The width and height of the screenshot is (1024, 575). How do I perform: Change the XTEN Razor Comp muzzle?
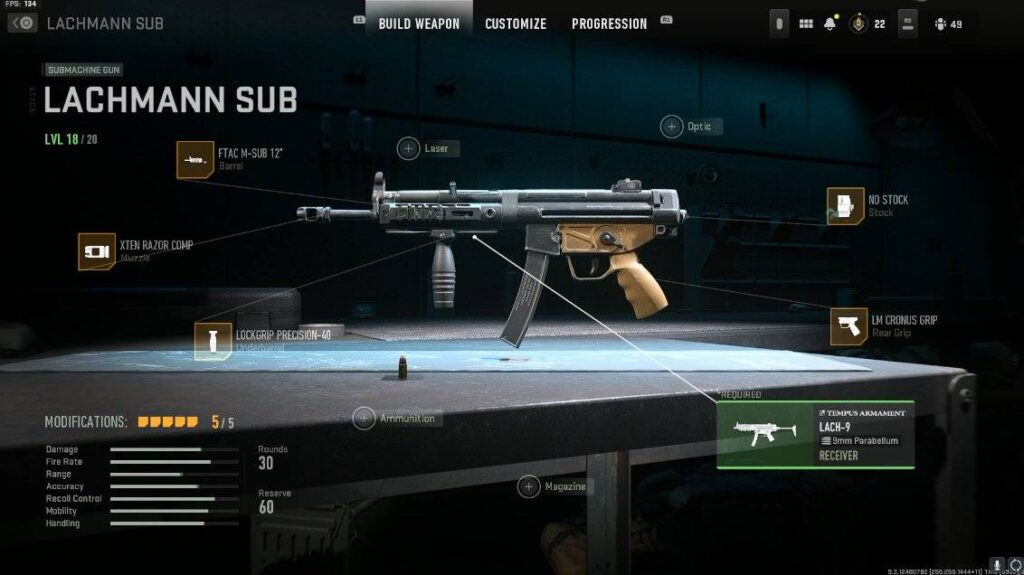(97, 251)
